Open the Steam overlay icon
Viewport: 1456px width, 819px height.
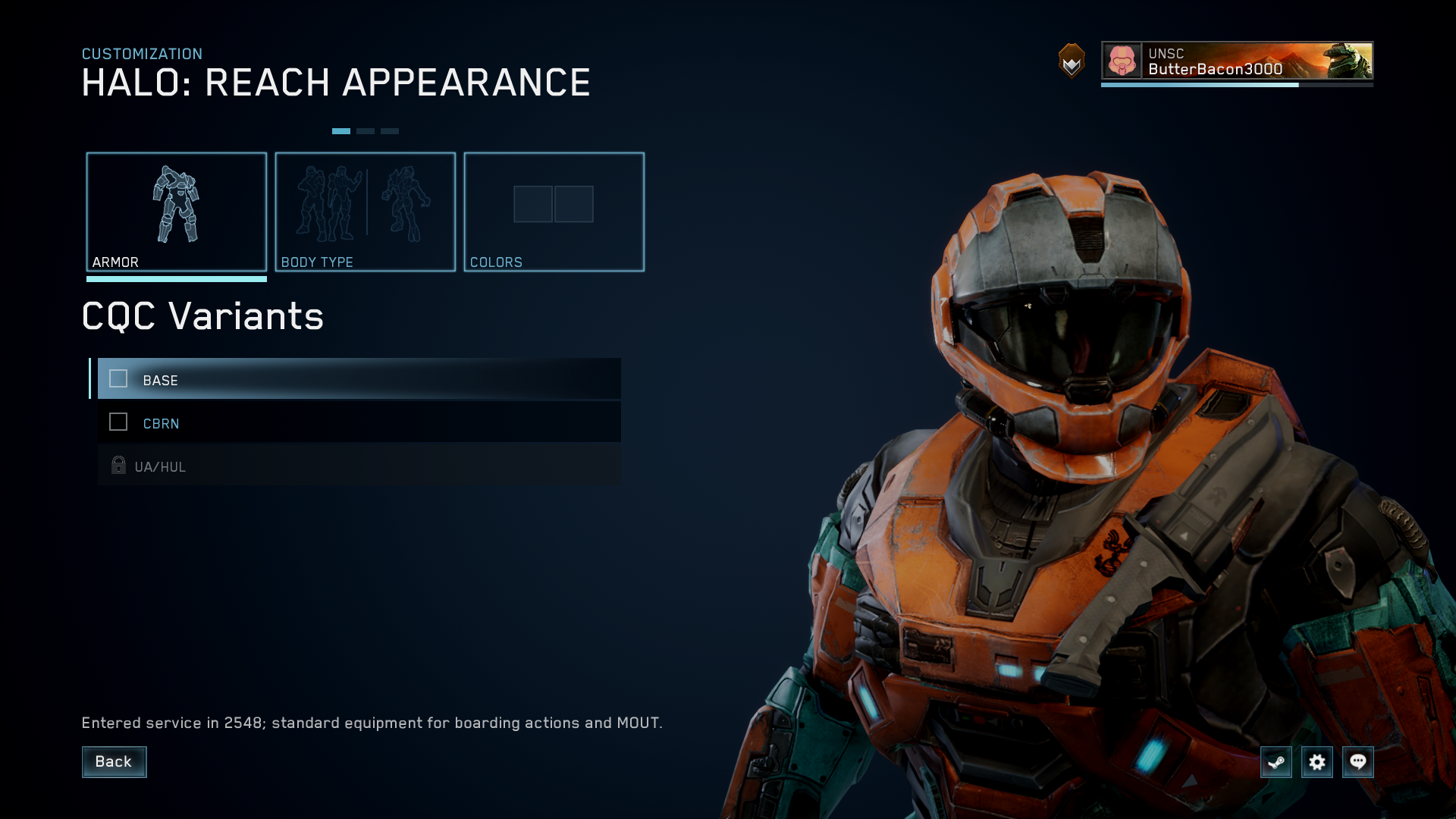pos(1276,762)
